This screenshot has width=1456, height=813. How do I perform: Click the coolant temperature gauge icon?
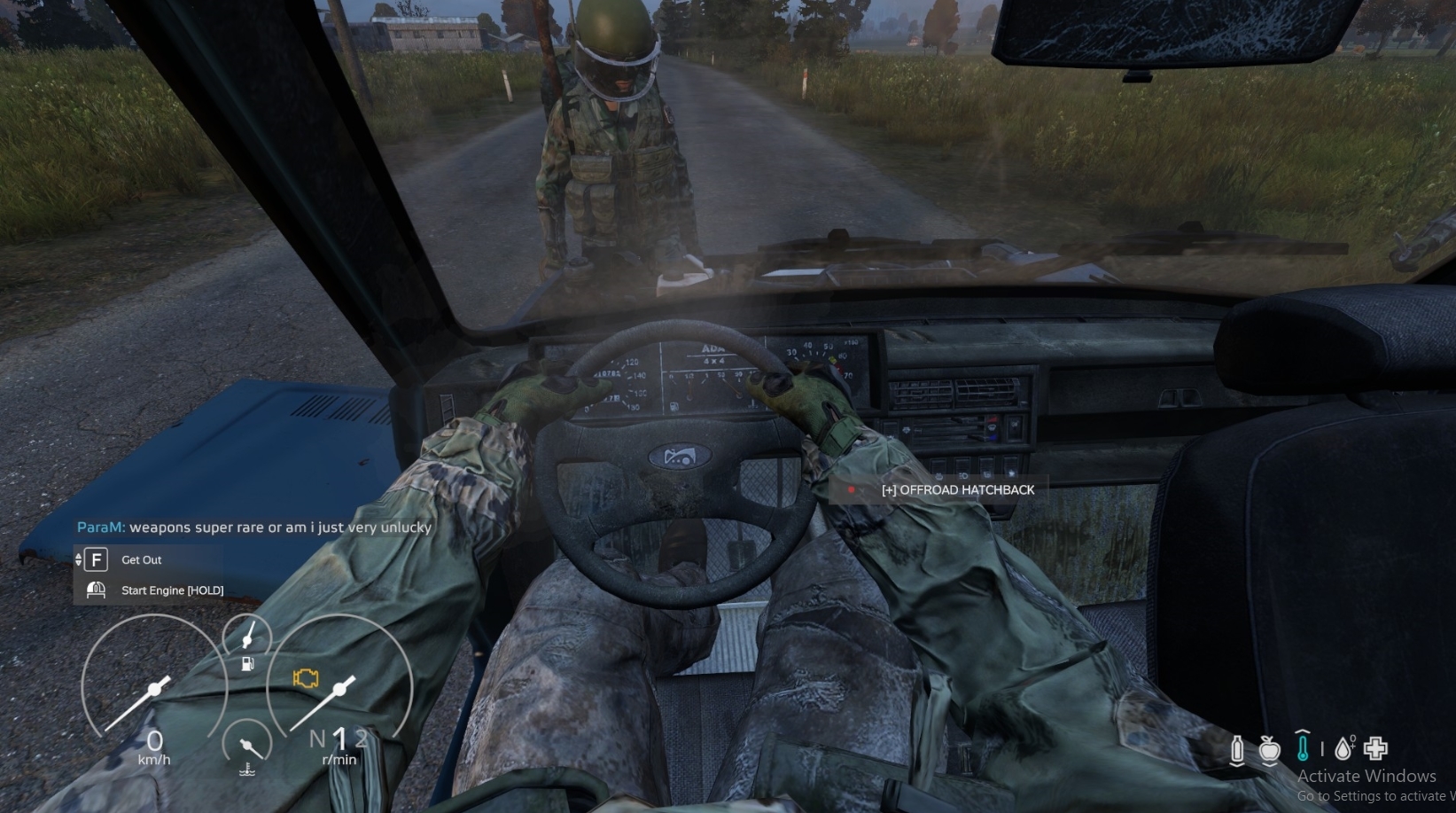pyautogui.click(x=247, y=770)
